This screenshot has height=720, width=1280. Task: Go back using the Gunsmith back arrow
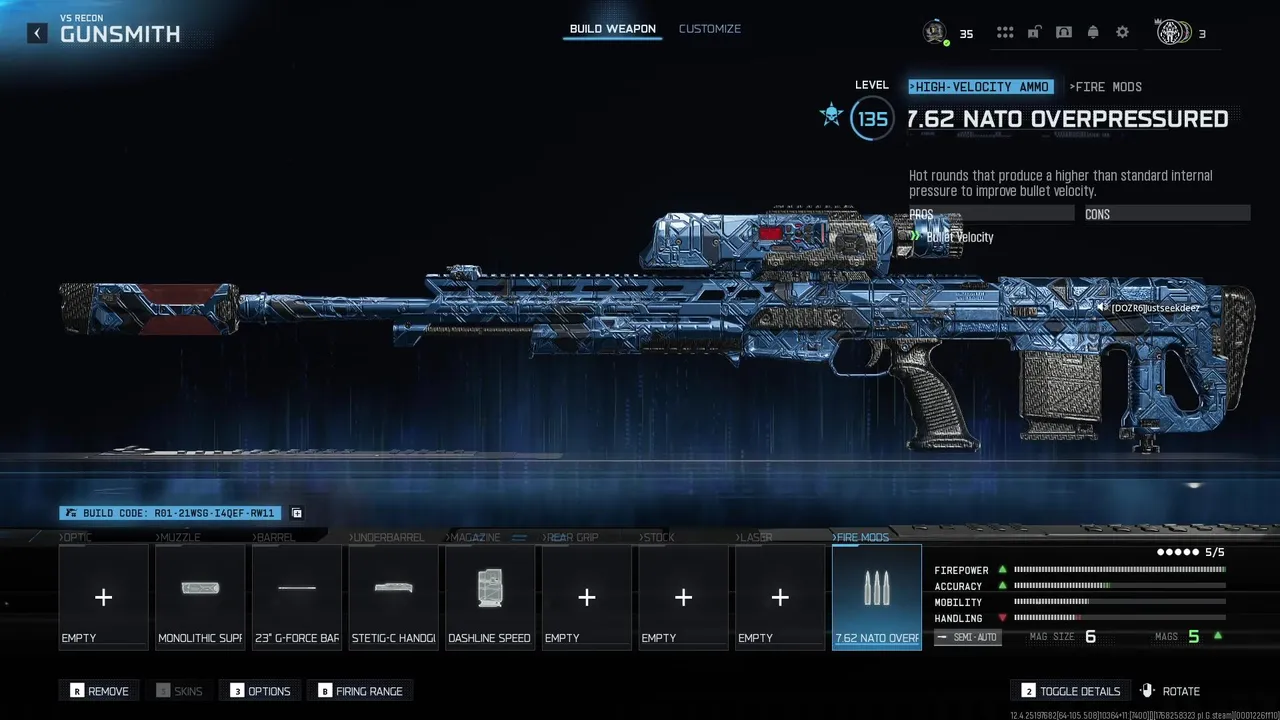pos(37,33)
